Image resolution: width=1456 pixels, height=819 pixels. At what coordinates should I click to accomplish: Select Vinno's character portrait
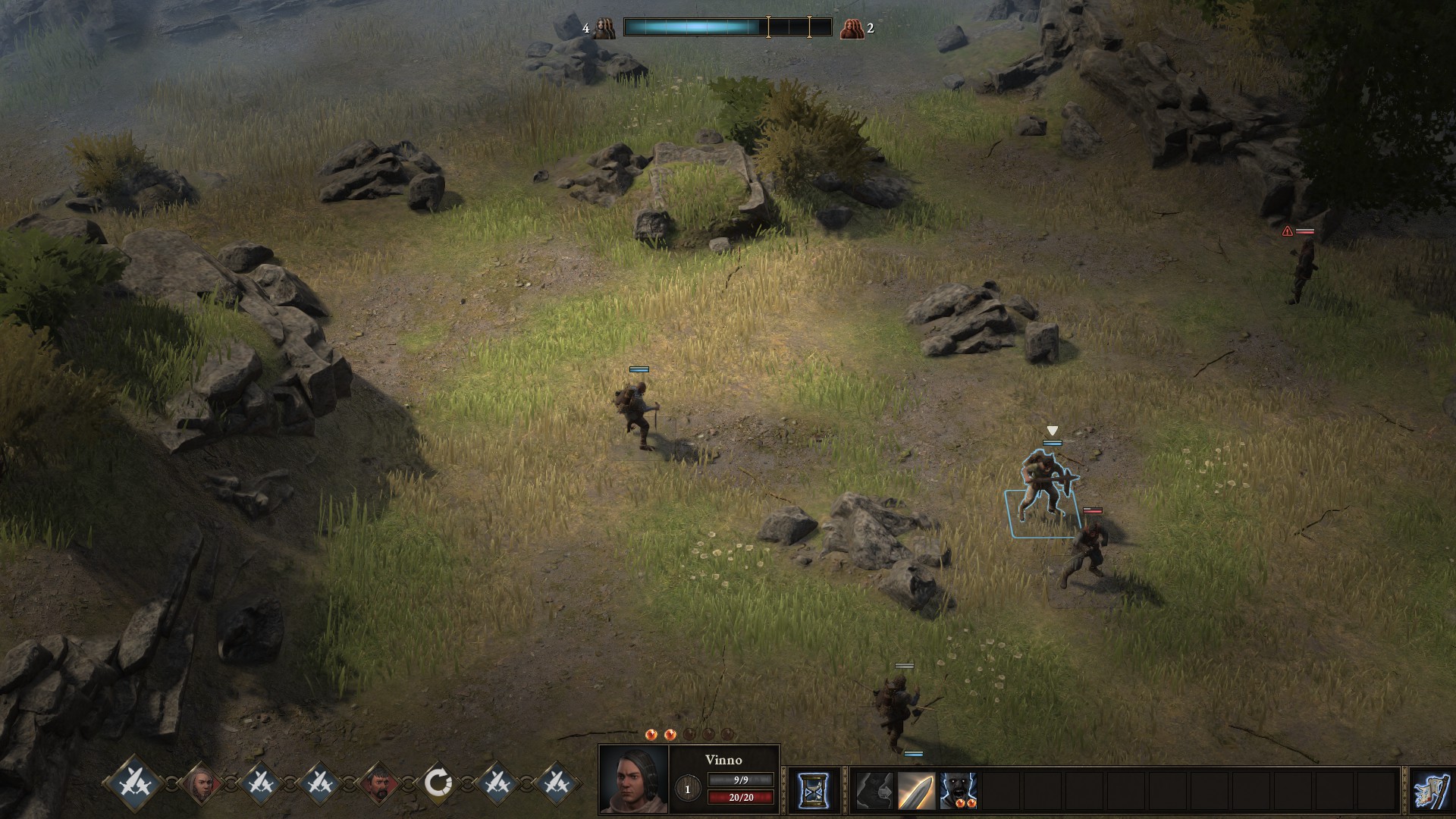(634, 780)
